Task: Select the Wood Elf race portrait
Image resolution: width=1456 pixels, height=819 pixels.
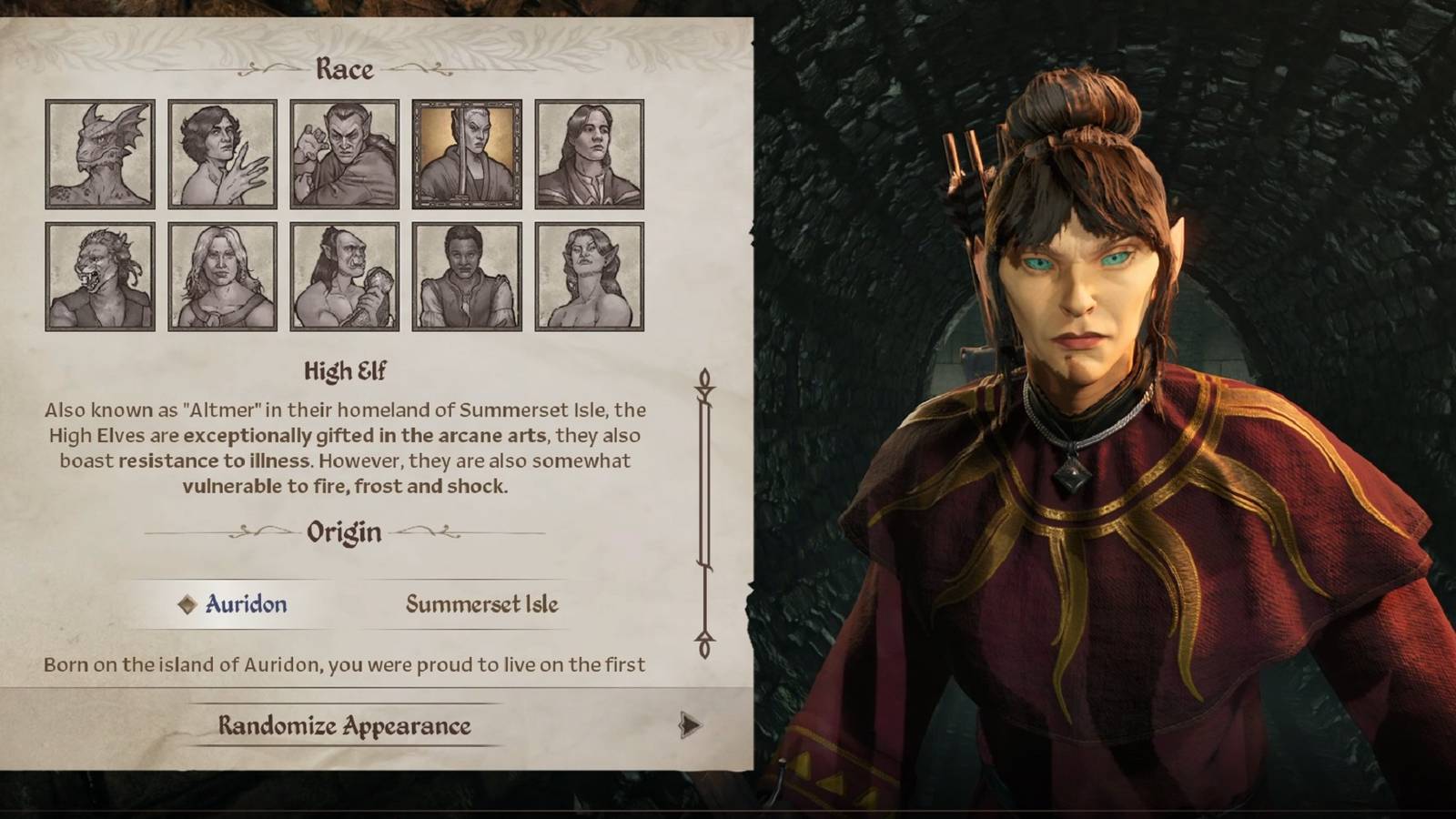Action: click(591, 278)
